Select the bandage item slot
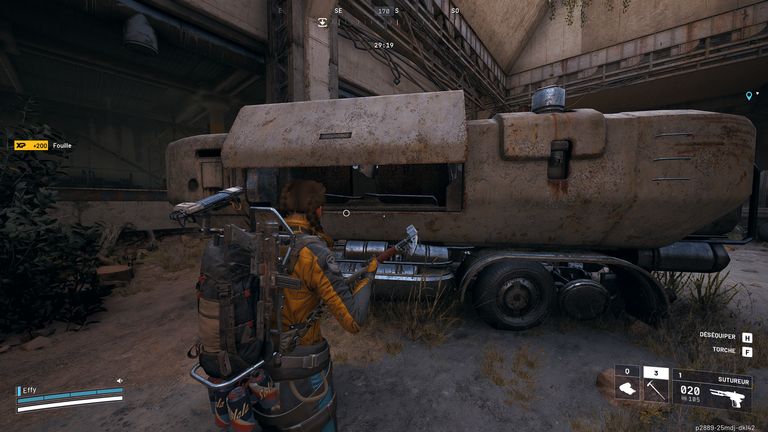Image resolution: width=768 pixels, height=432 pixels. click(x=627, y=388)
